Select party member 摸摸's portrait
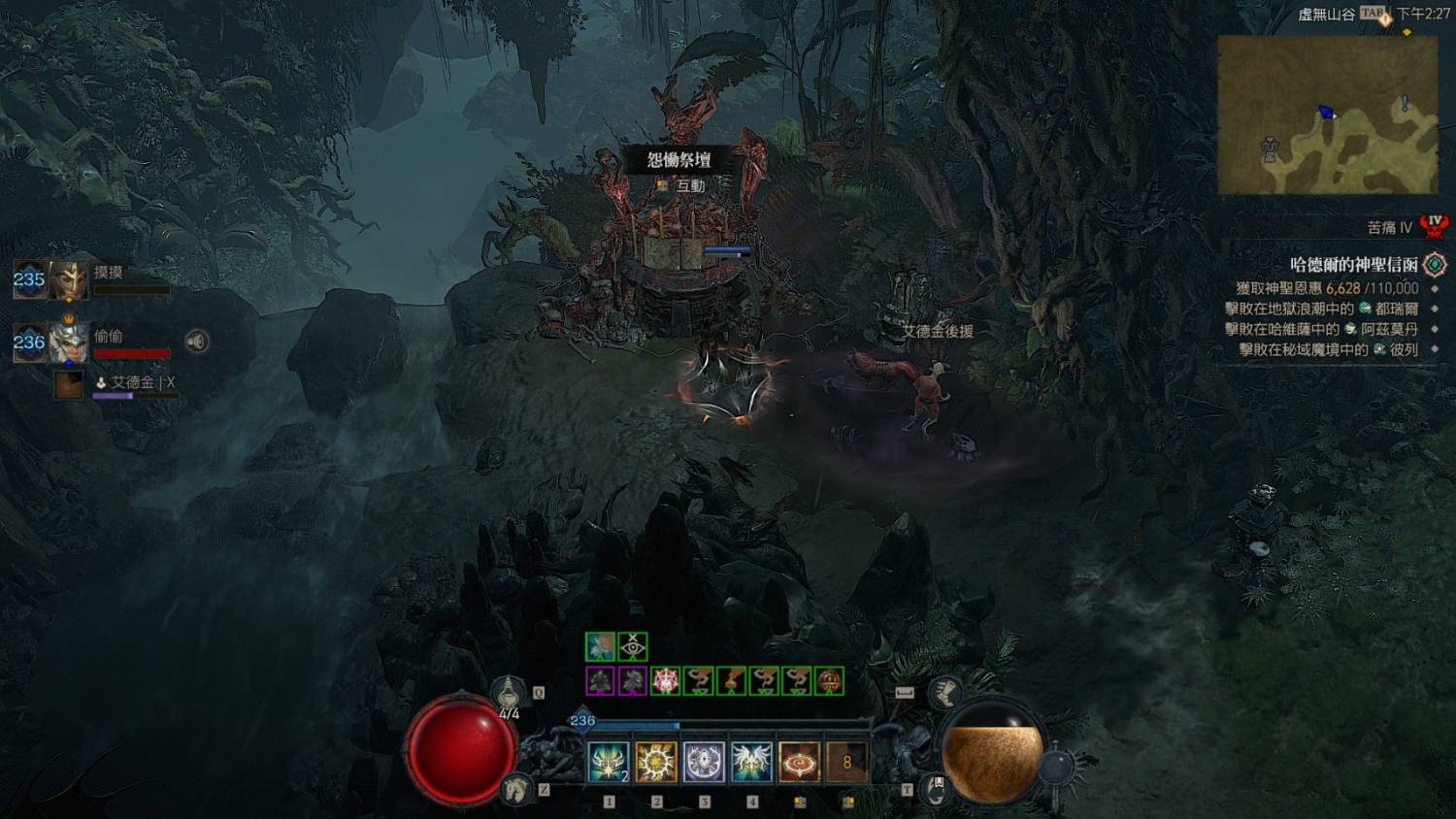This screenshot has width=1456, height=819. (69, 280)
